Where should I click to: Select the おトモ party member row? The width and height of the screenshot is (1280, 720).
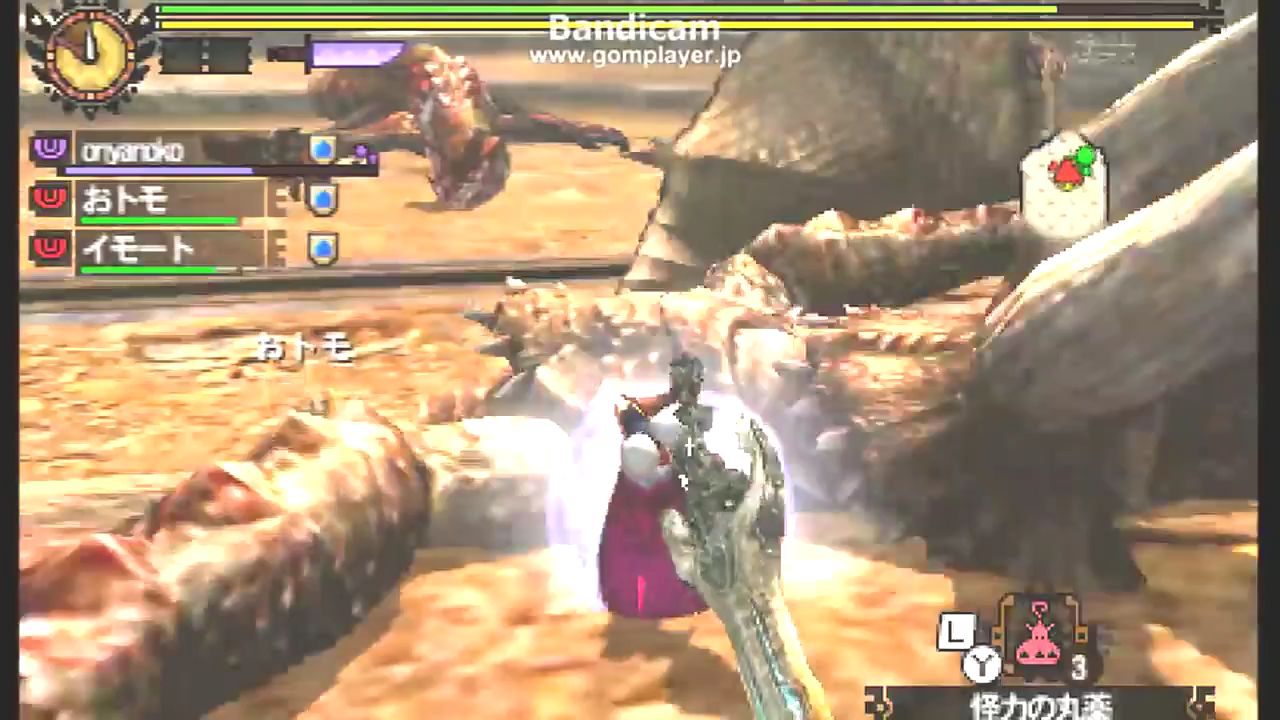coord(160,201)
